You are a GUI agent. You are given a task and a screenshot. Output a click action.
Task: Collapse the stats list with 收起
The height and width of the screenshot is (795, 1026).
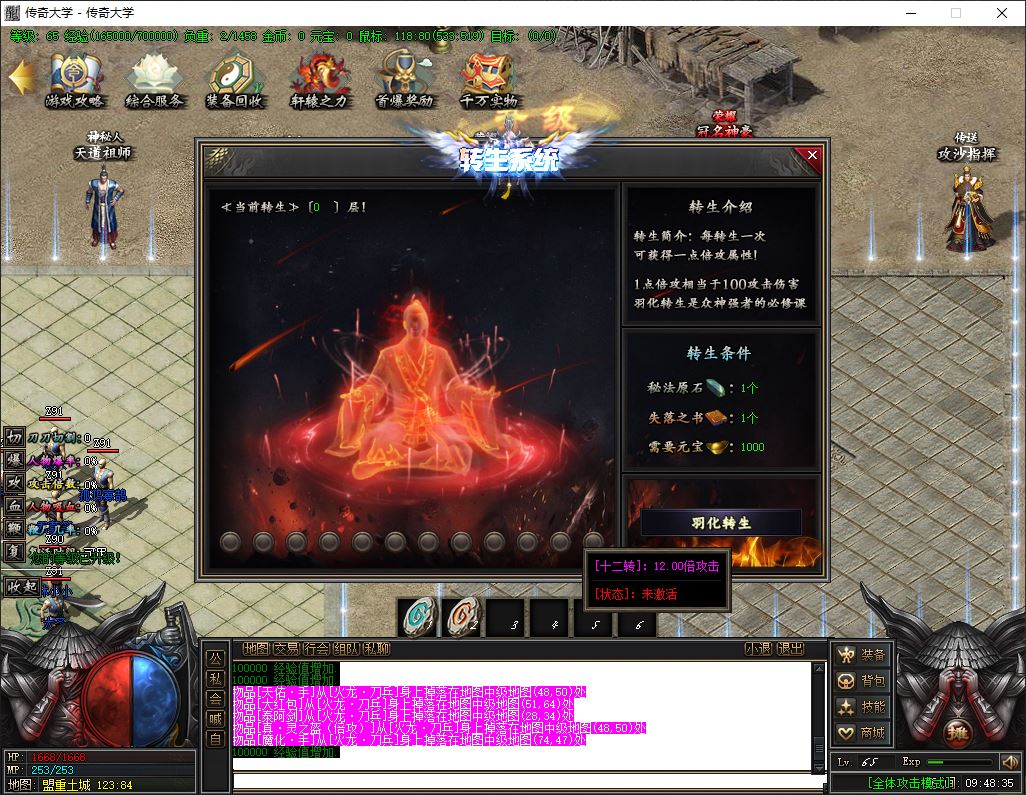tap(22, 587)
